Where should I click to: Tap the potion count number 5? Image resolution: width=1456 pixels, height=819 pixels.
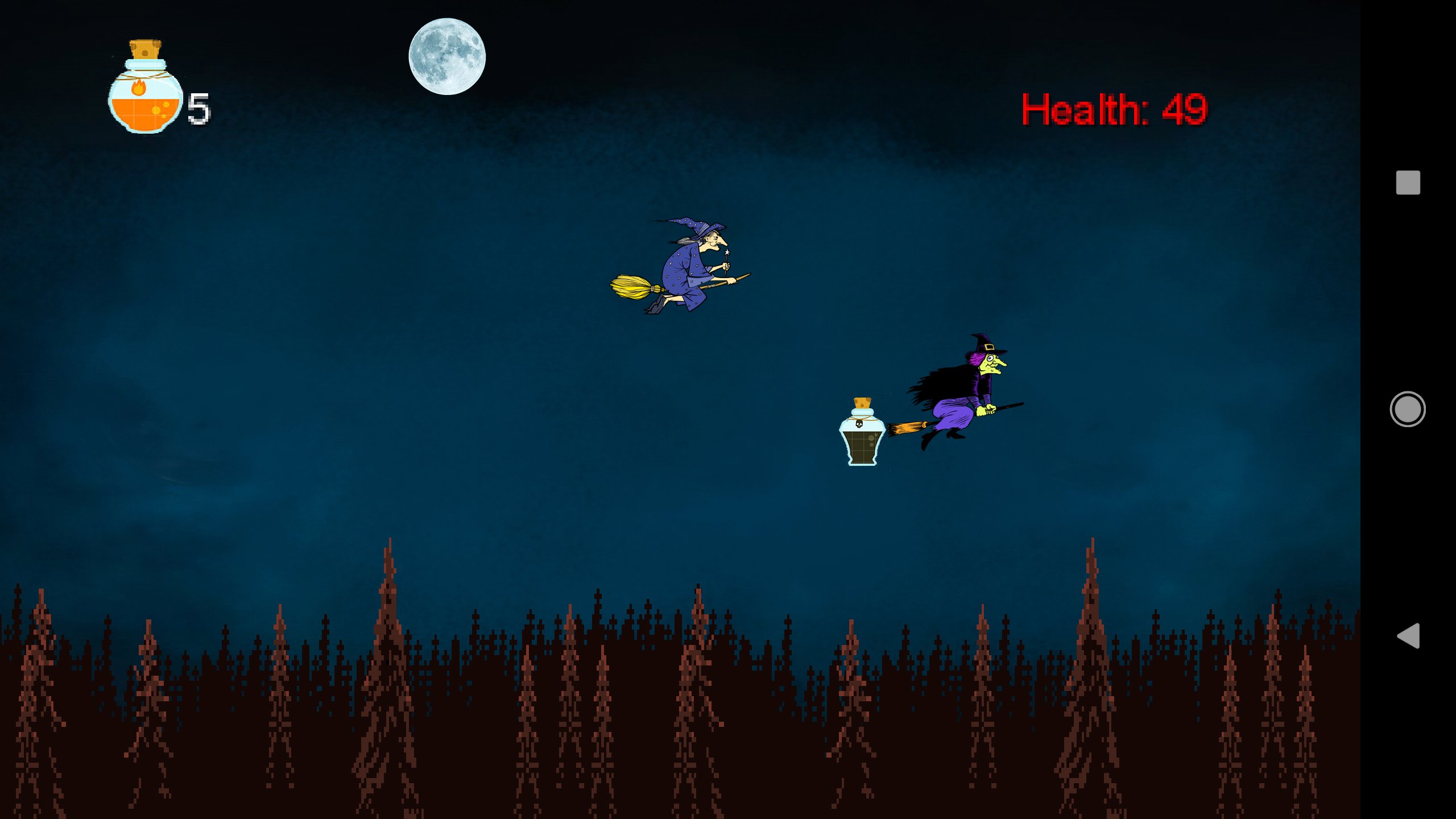[x=198, y=108]
